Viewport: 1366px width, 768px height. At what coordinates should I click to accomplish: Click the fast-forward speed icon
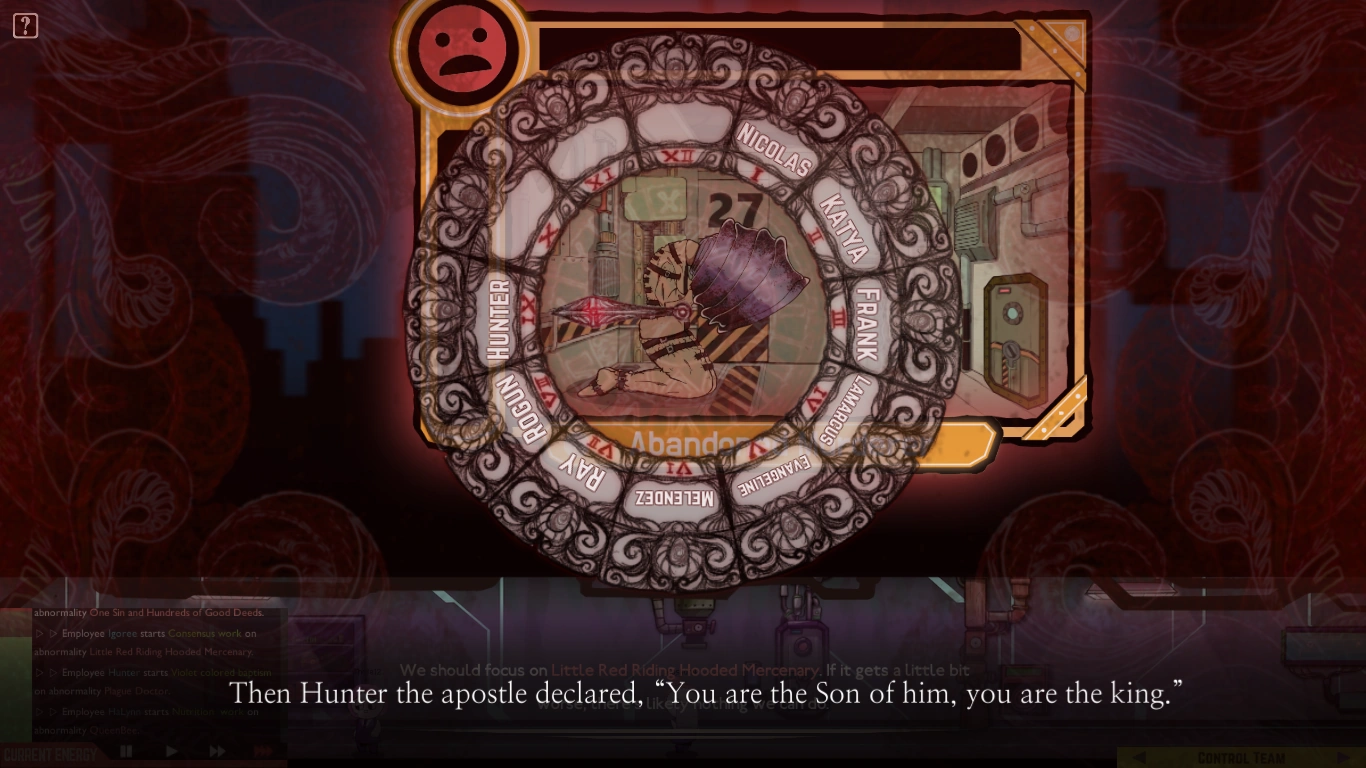[x=216, y=751]
